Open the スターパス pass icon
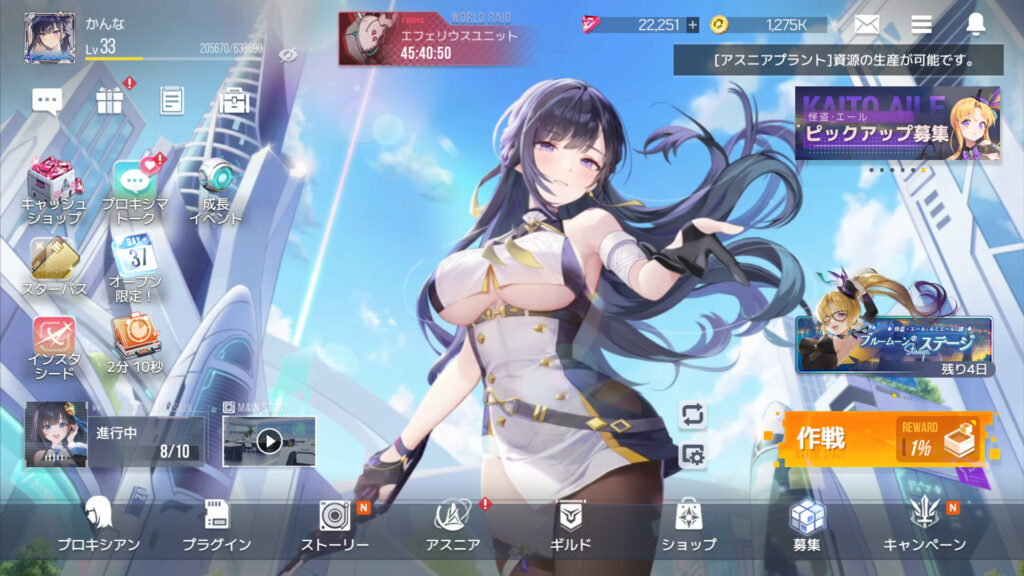The image size is (1024, 576). point(54,266)
